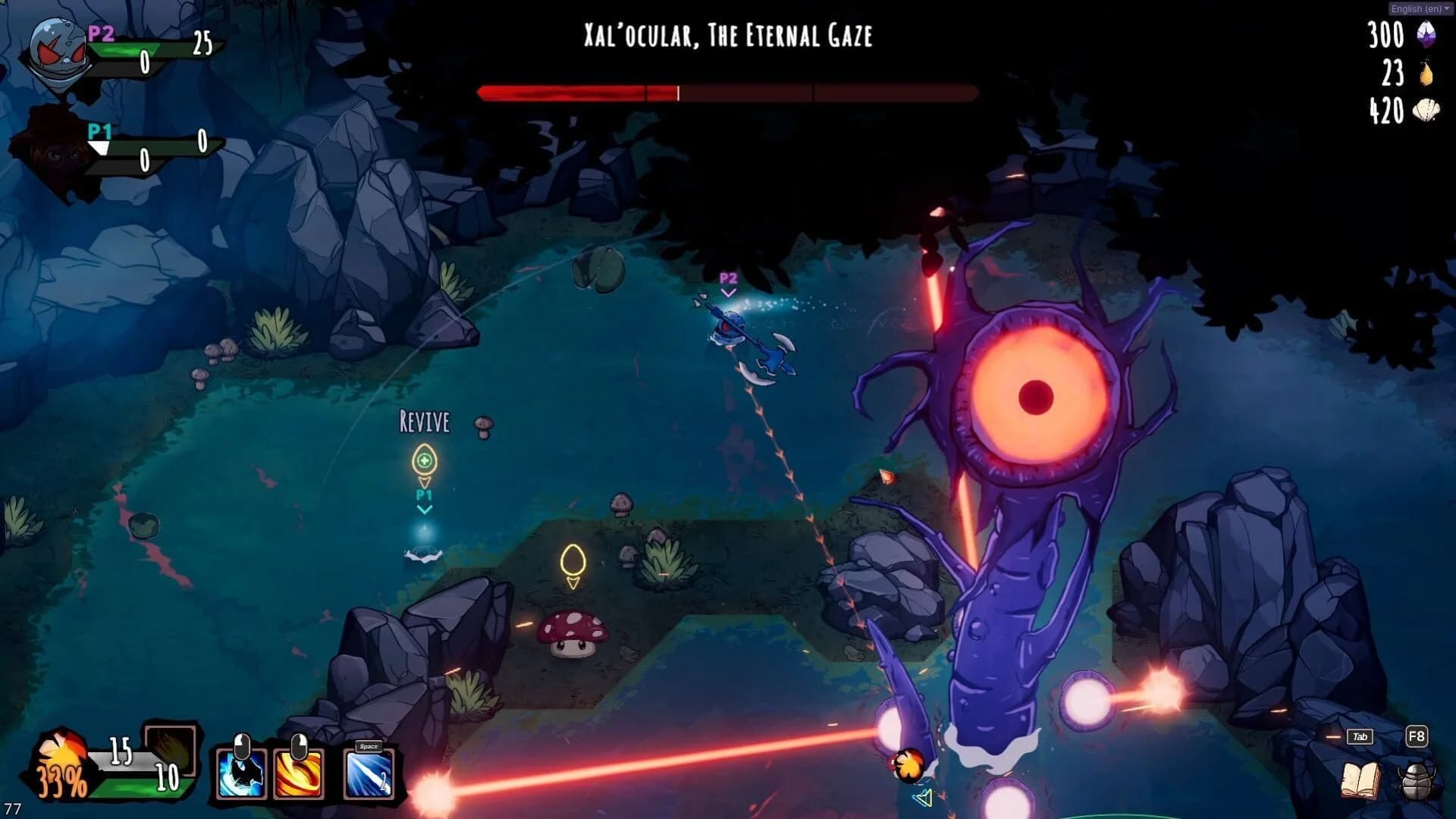Open the English (en) language dropdown

point(1417,8)
